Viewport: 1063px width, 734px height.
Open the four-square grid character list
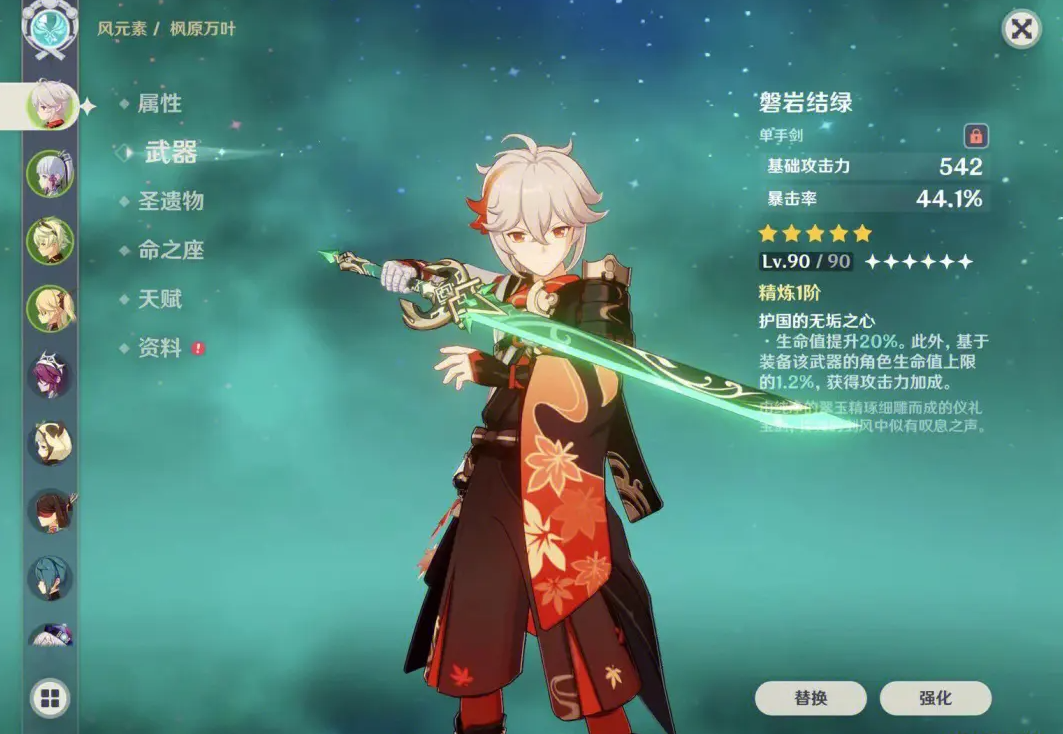point(50,697)
